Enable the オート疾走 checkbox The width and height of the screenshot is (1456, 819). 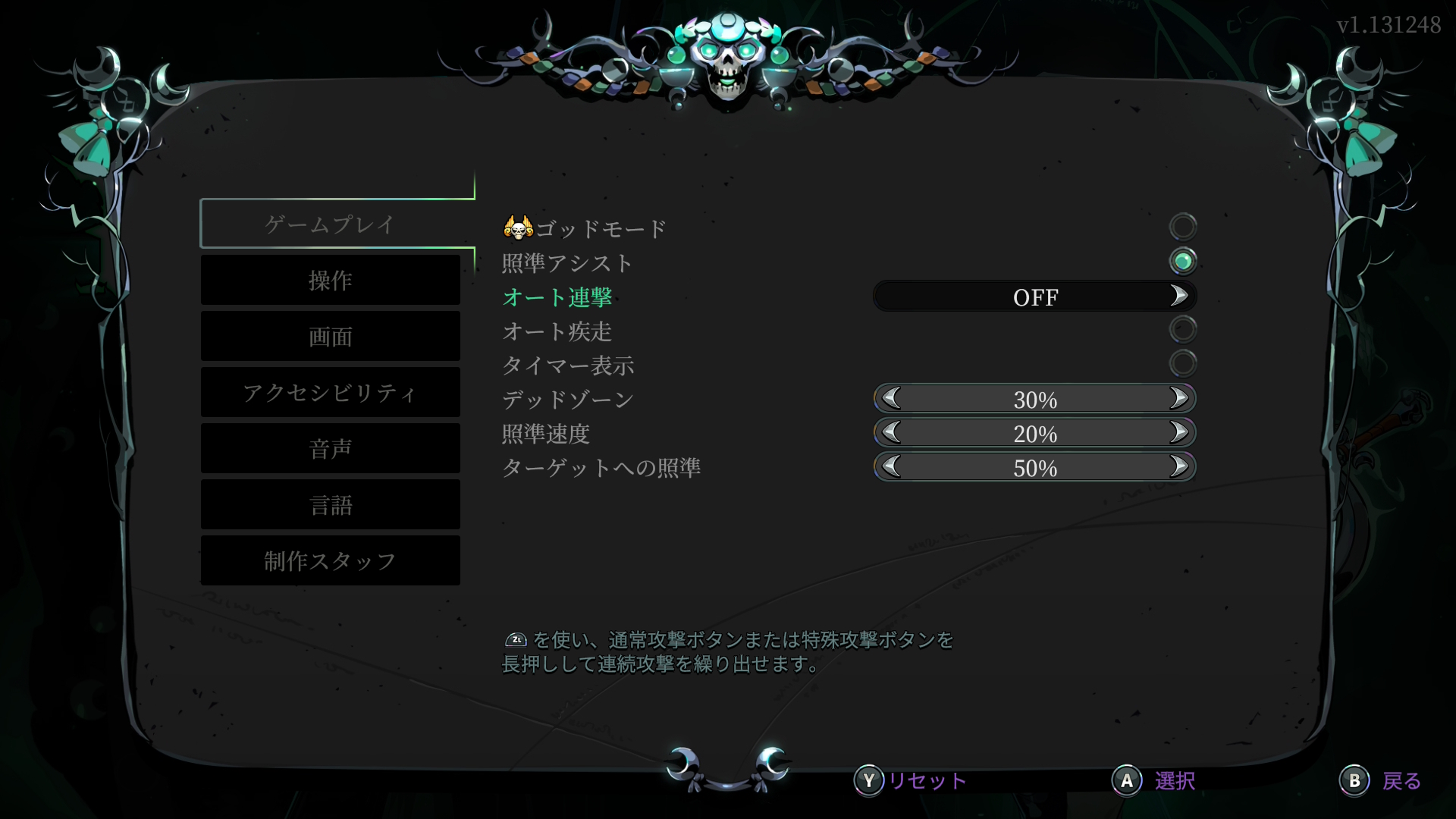(1182, 330)
